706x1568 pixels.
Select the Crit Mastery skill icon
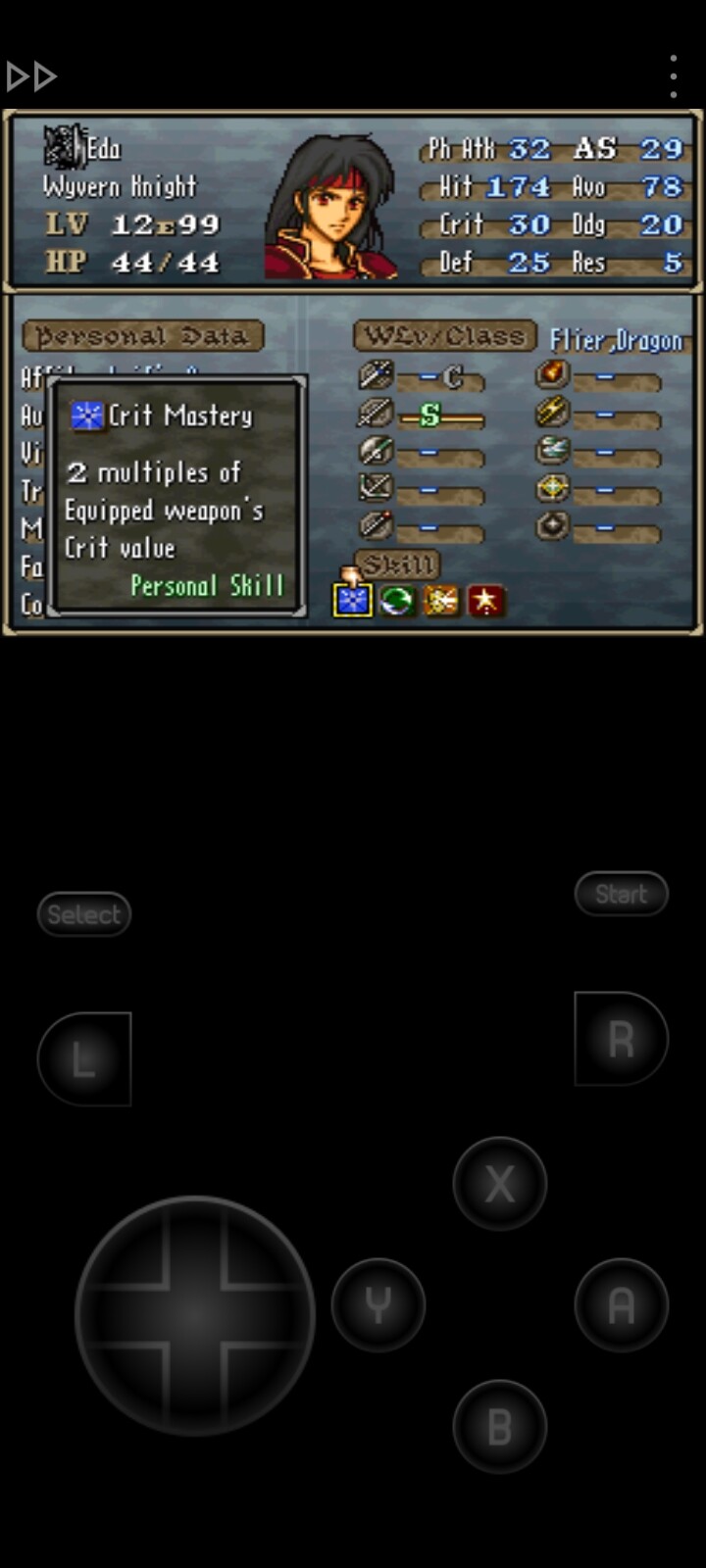[x=352, y=600]
